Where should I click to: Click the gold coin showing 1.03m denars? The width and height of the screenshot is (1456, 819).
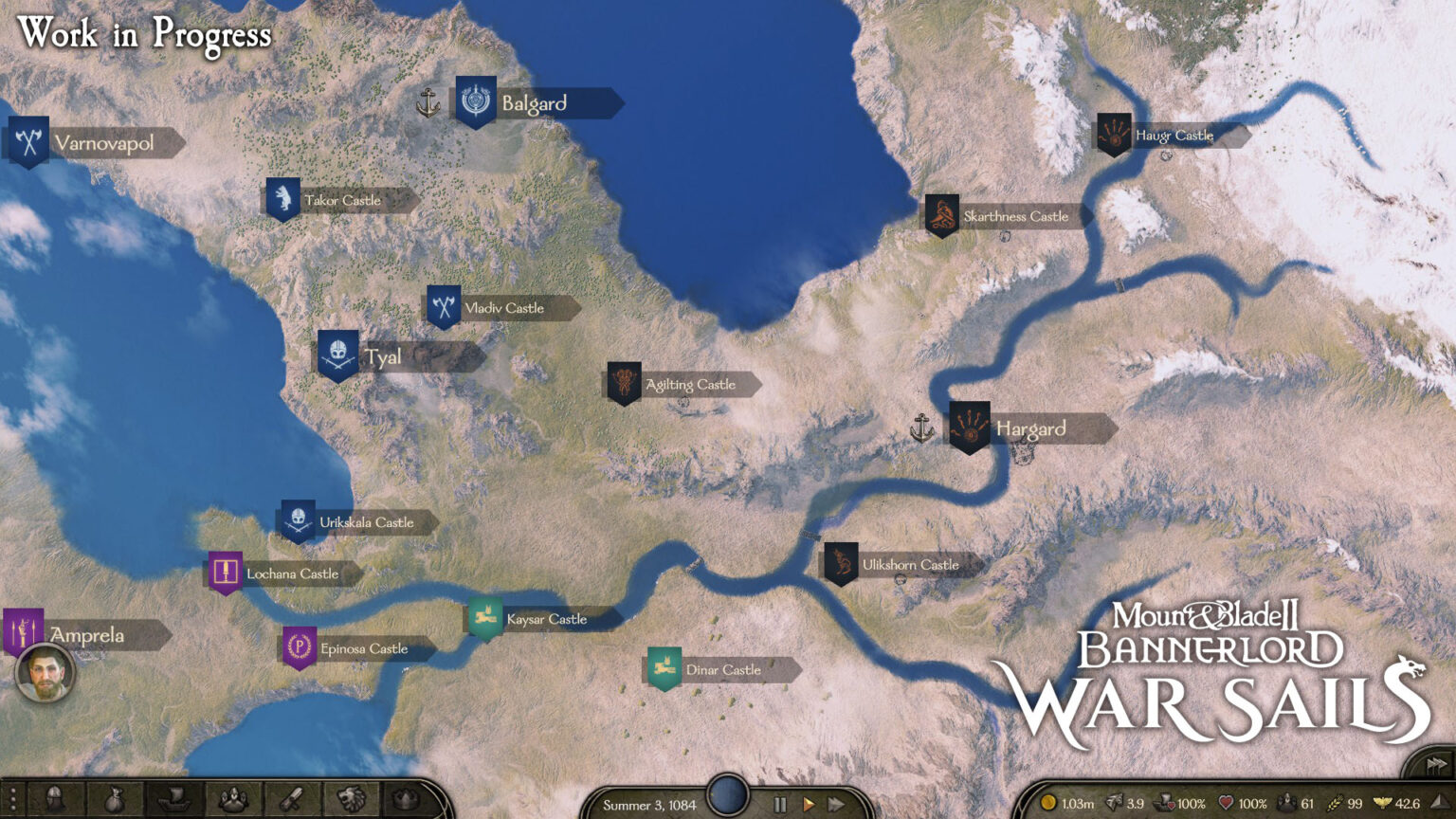[x=1049, y=804]
